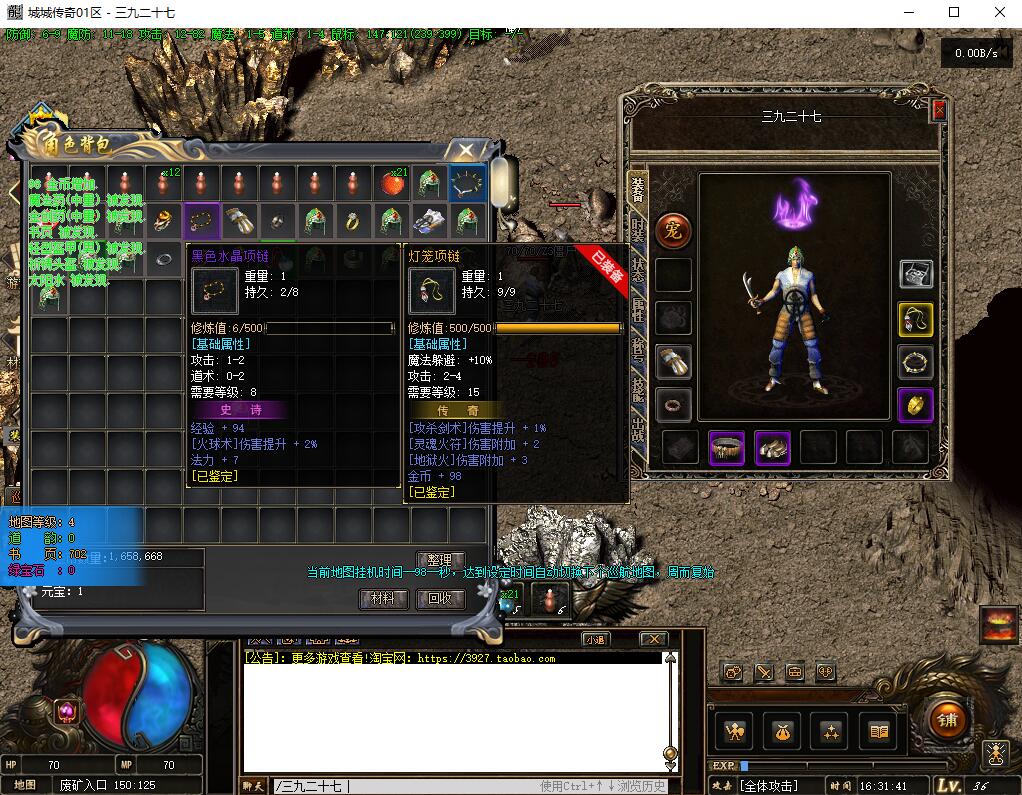
Task: Maximize the game window
Action: [x=954, y=12]
